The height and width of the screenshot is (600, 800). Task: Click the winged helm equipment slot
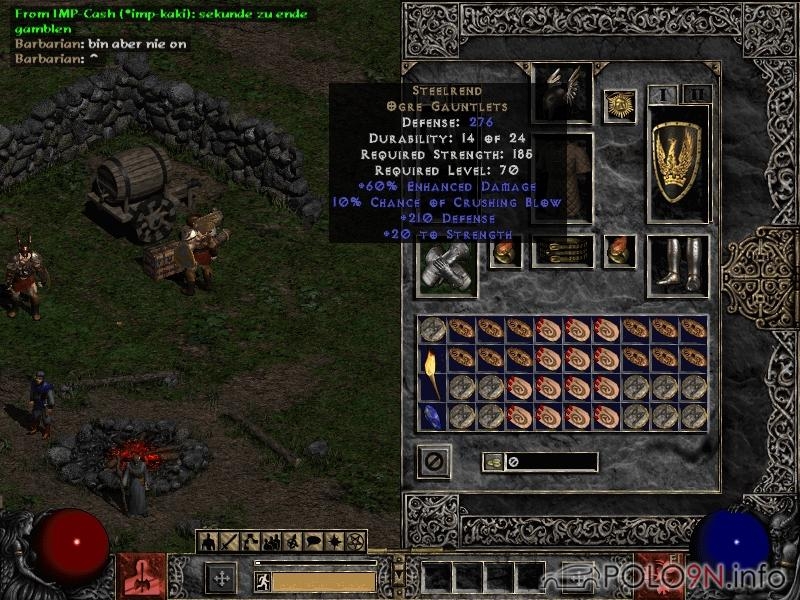tap(562, 93)
